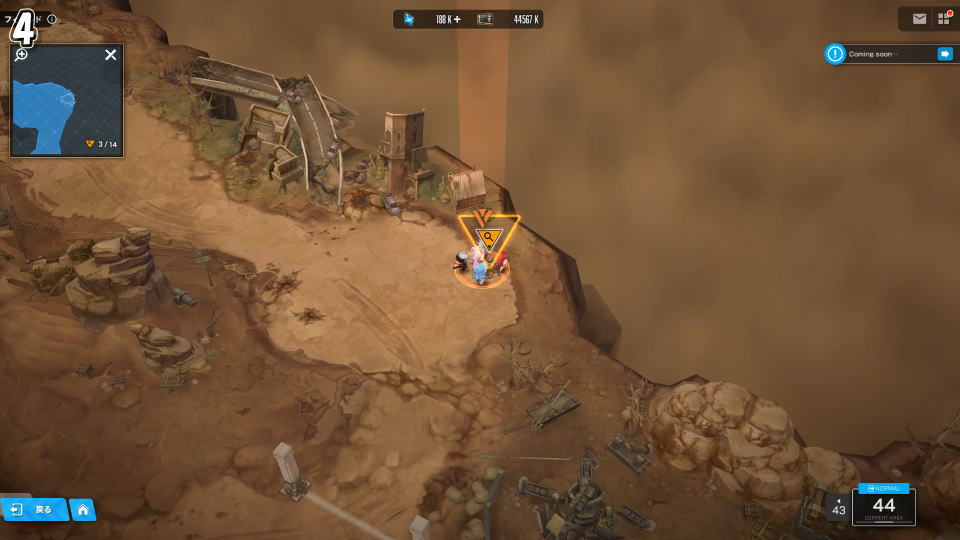Switch to previous area 43

pyautogui.click(x=838, y=507)
